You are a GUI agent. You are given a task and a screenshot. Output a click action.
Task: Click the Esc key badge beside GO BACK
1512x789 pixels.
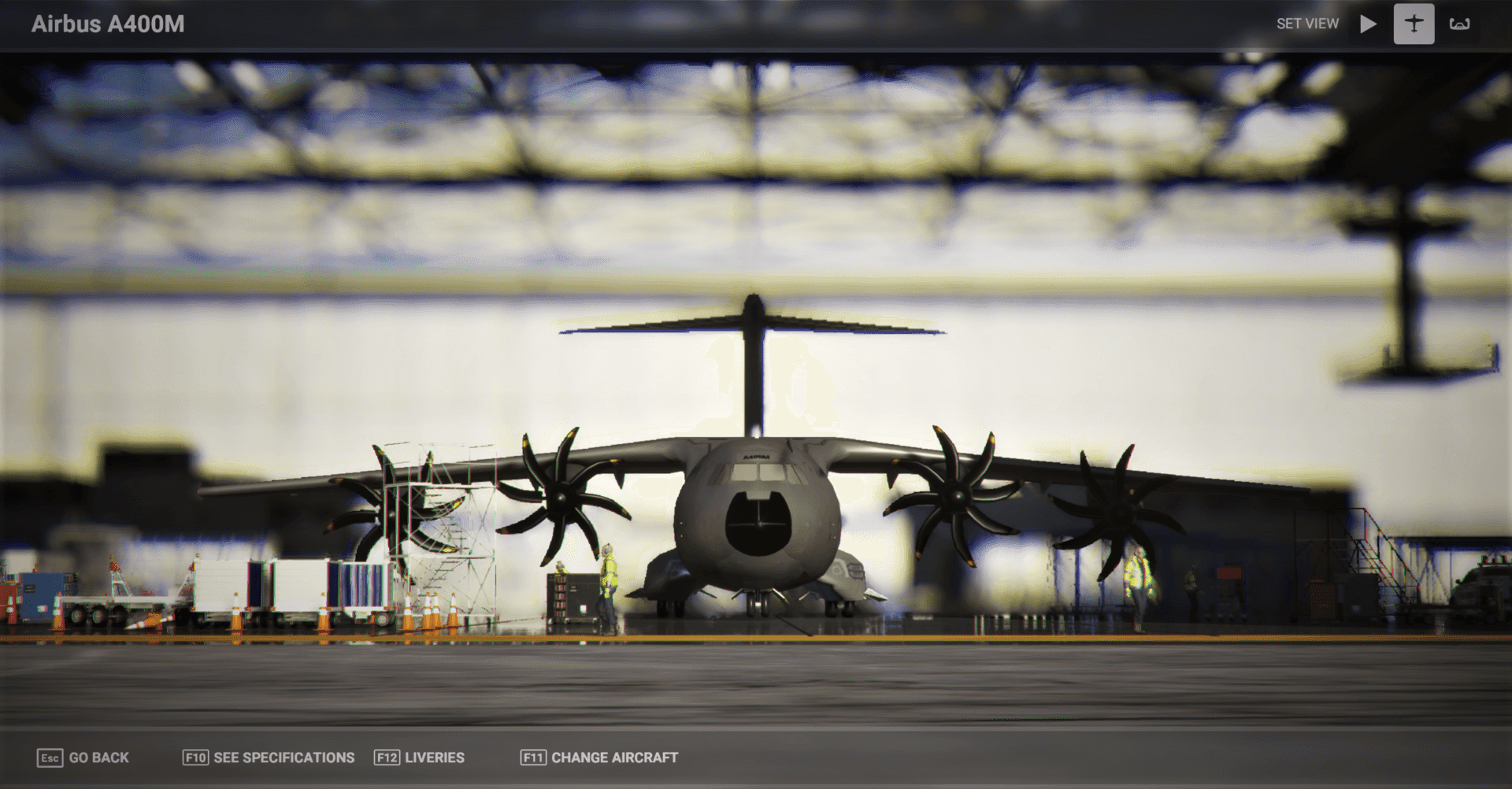pos(50,758)
